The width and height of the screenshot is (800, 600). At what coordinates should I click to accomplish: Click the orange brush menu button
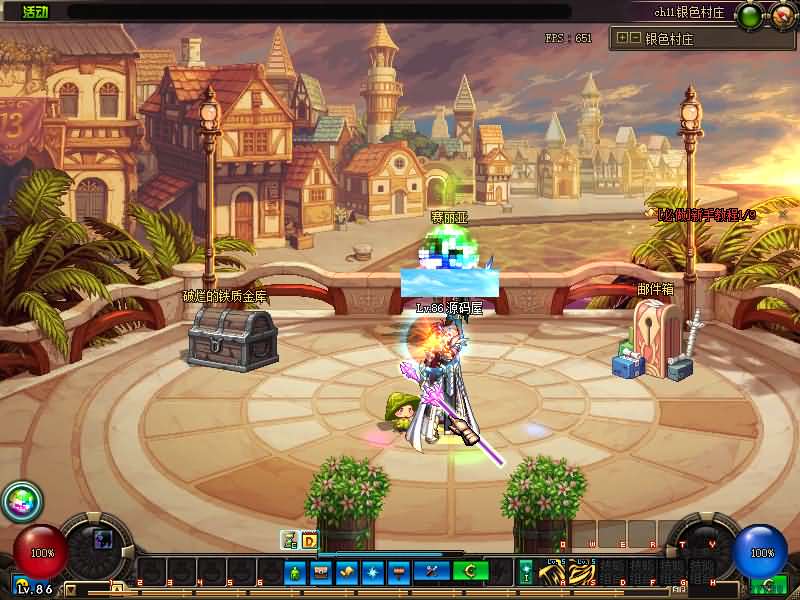[x=399, y=572]
